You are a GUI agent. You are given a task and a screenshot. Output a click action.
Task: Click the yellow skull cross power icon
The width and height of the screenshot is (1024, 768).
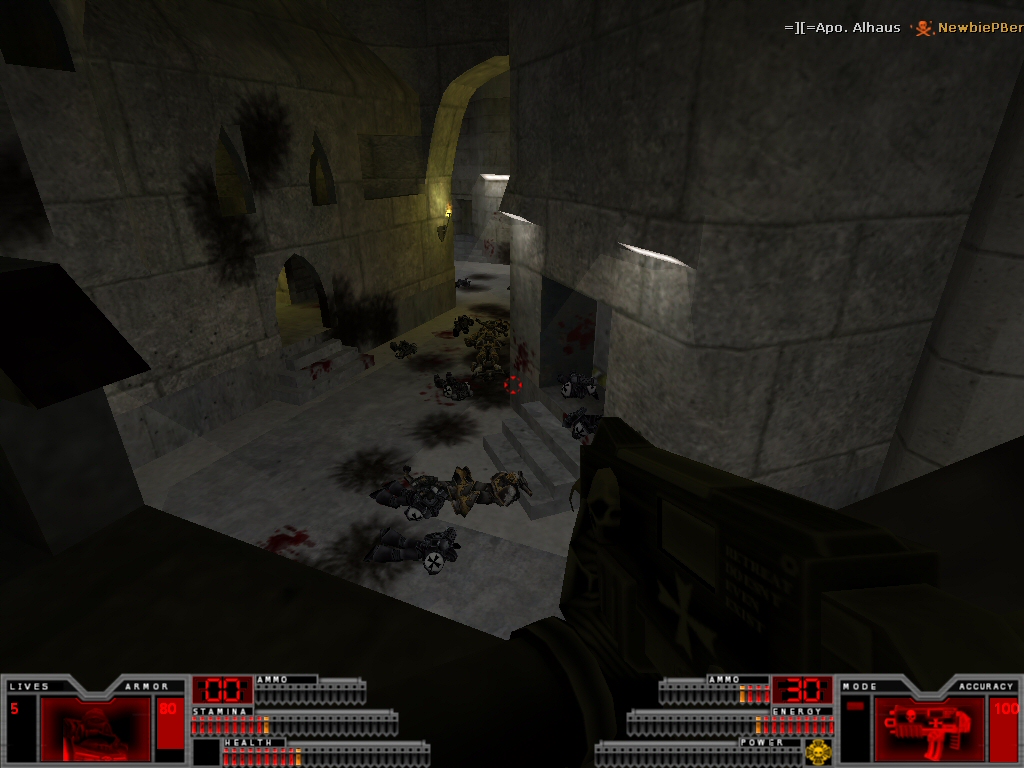[819, 751]
